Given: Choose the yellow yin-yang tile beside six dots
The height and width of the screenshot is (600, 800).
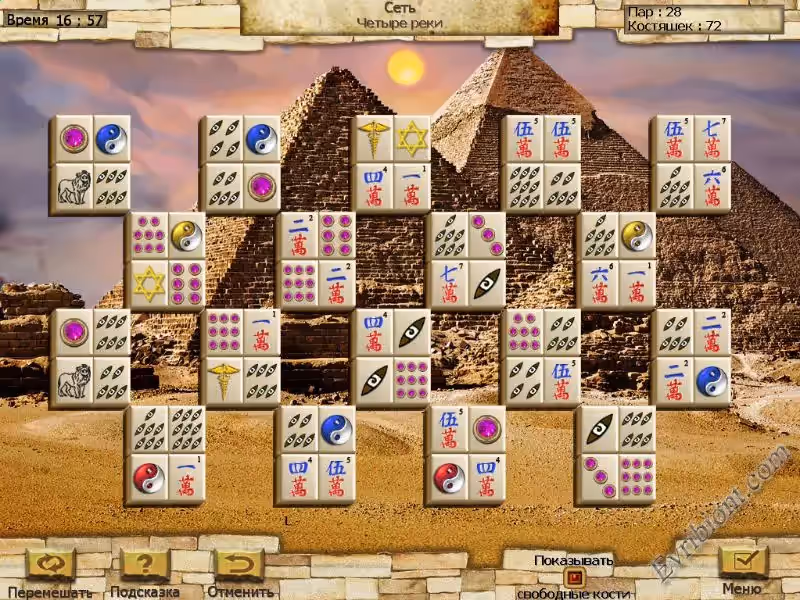Looking at the screenshot, I should point(186,235).
